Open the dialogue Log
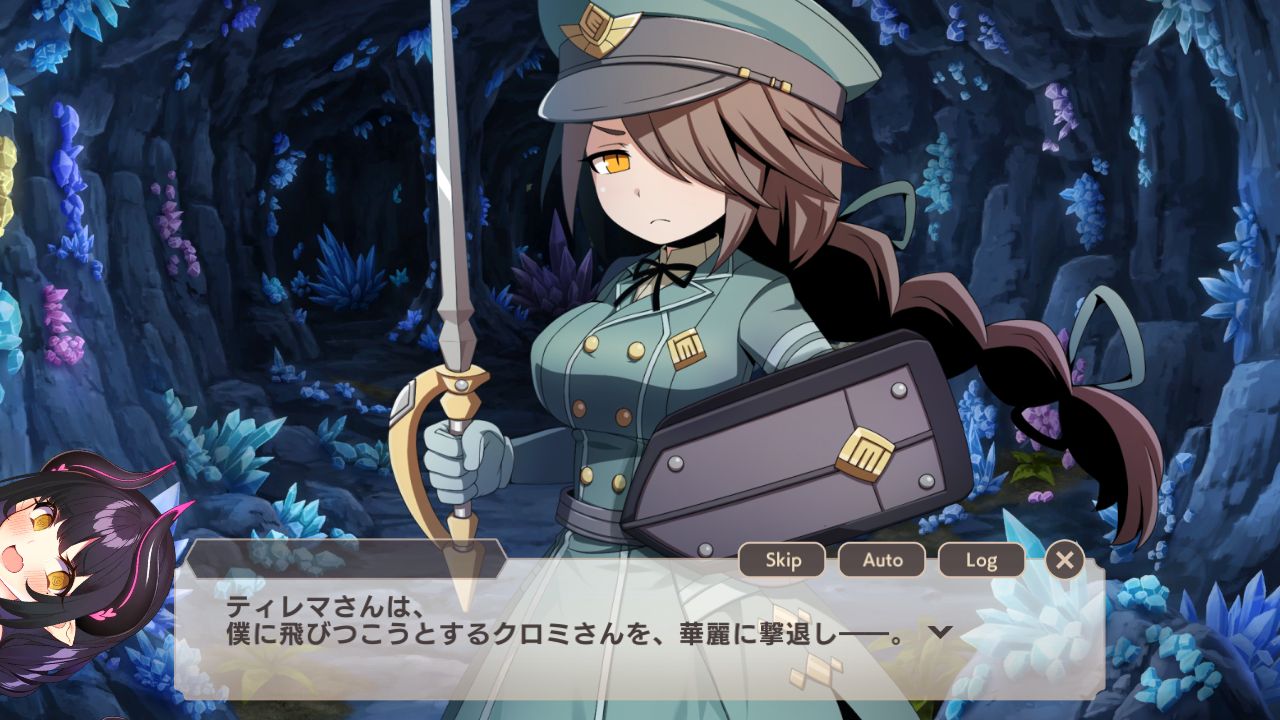Image resolution: width=1280 pixels, height=720 pixels. (981, 560)
